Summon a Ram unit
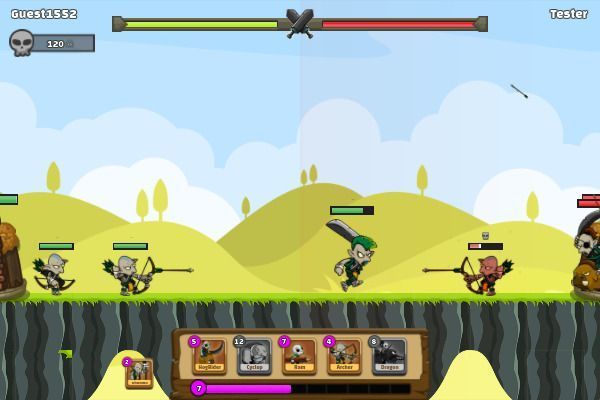This screenshot has width=600, height=400. [x=299, y=355]
